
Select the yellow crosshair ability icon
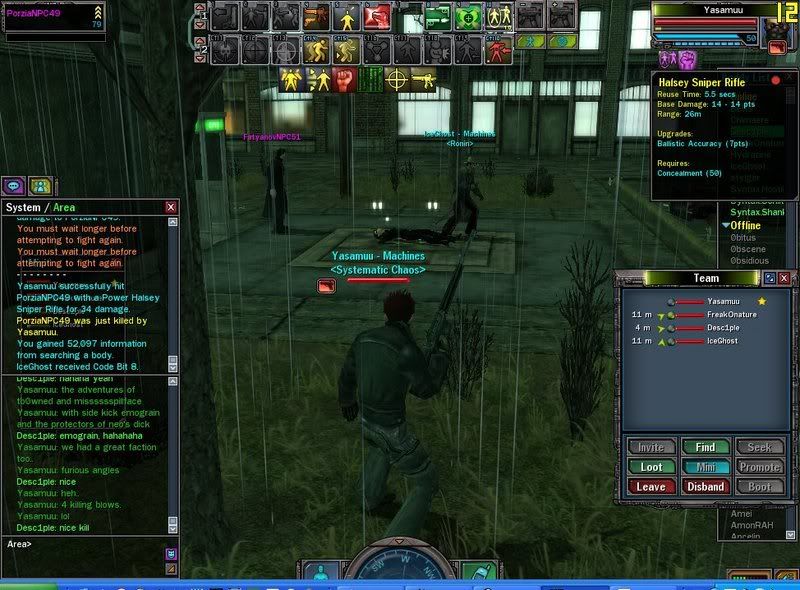coord(397,78)
